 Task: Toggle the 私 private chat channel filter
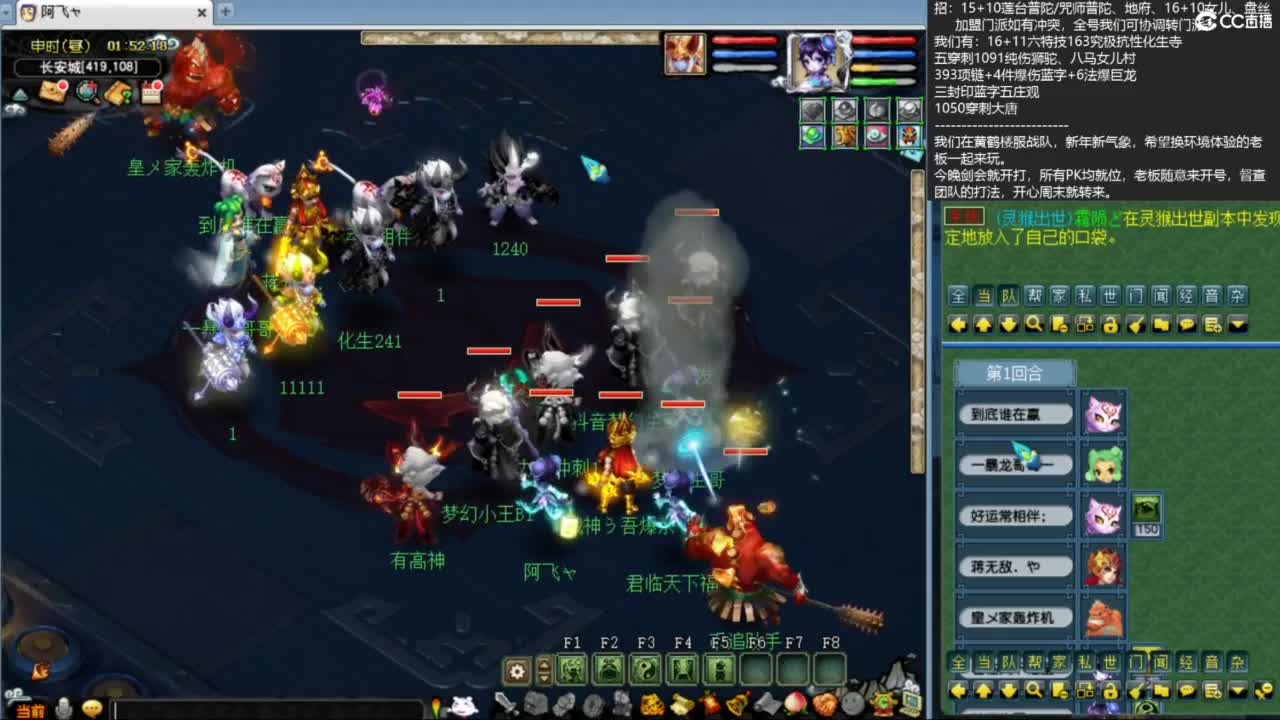(1084, 296)
